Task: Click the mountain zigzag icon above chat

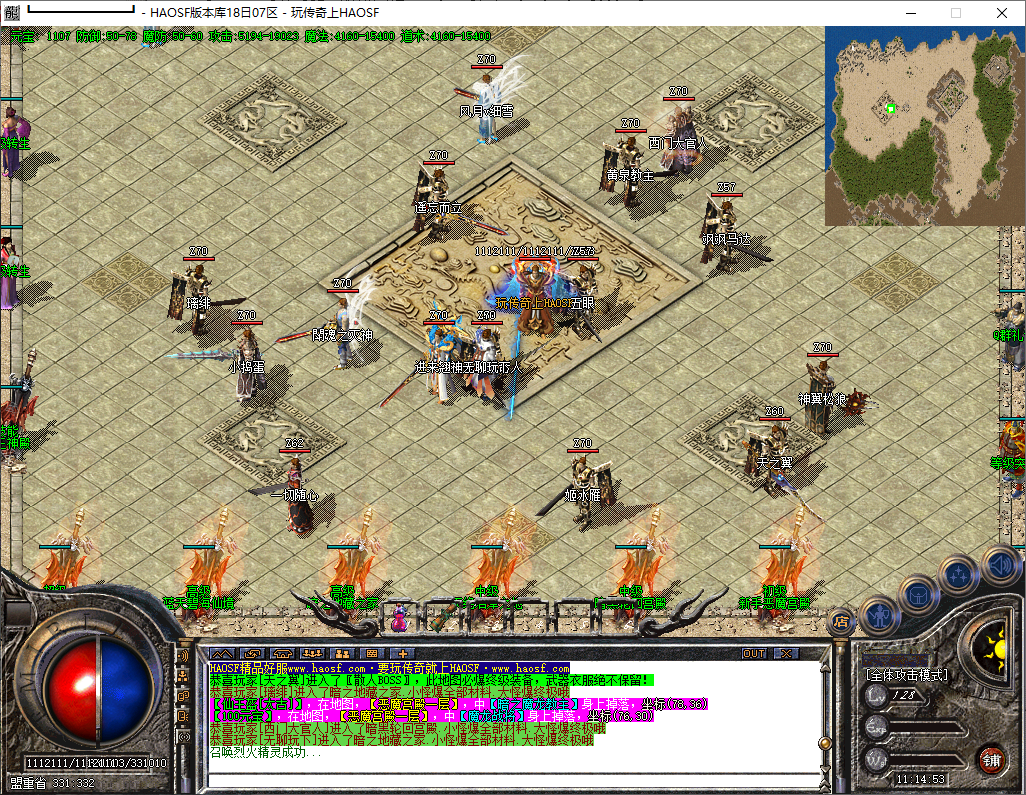Action: click(220, 654)
